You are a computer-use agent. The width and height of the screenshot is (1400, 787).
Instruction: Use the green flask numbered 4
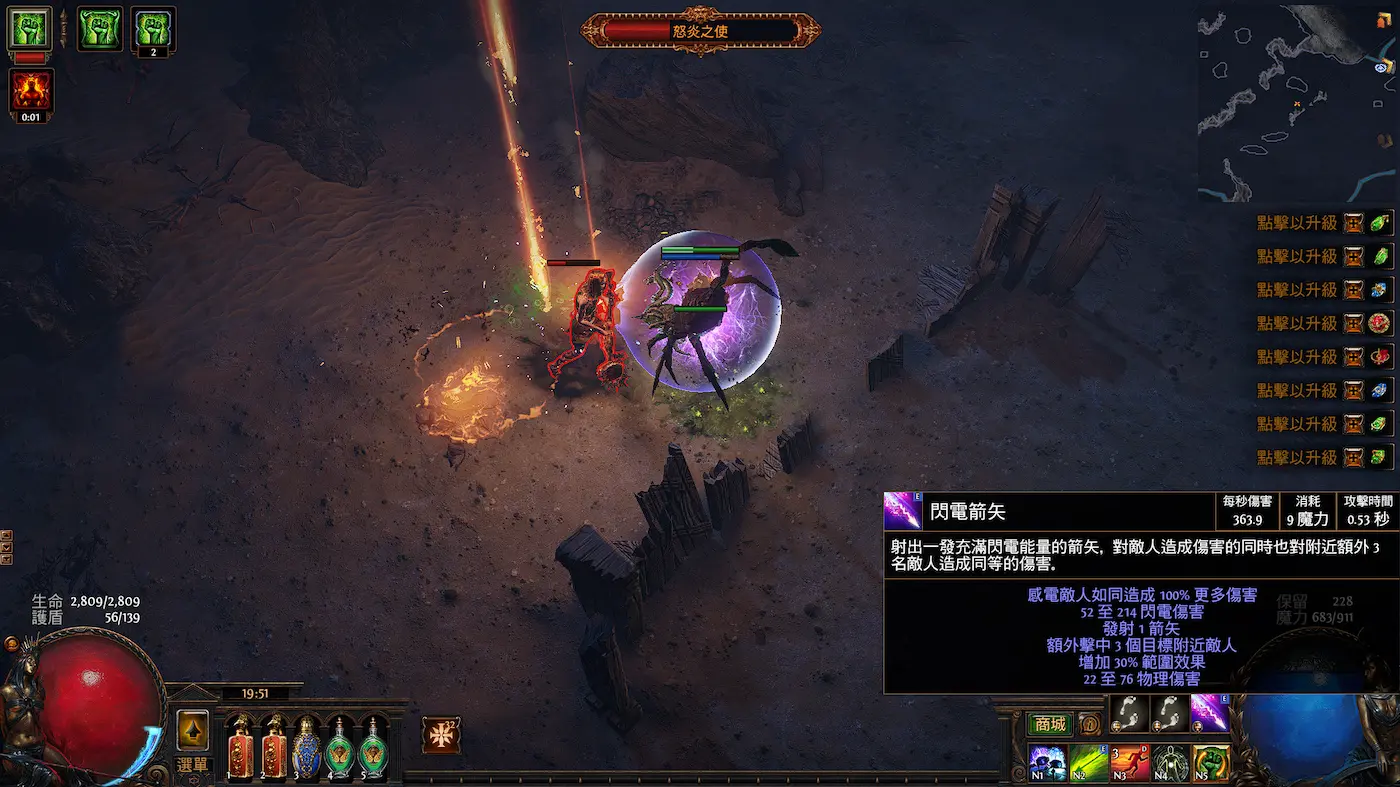tap(340, 748)
